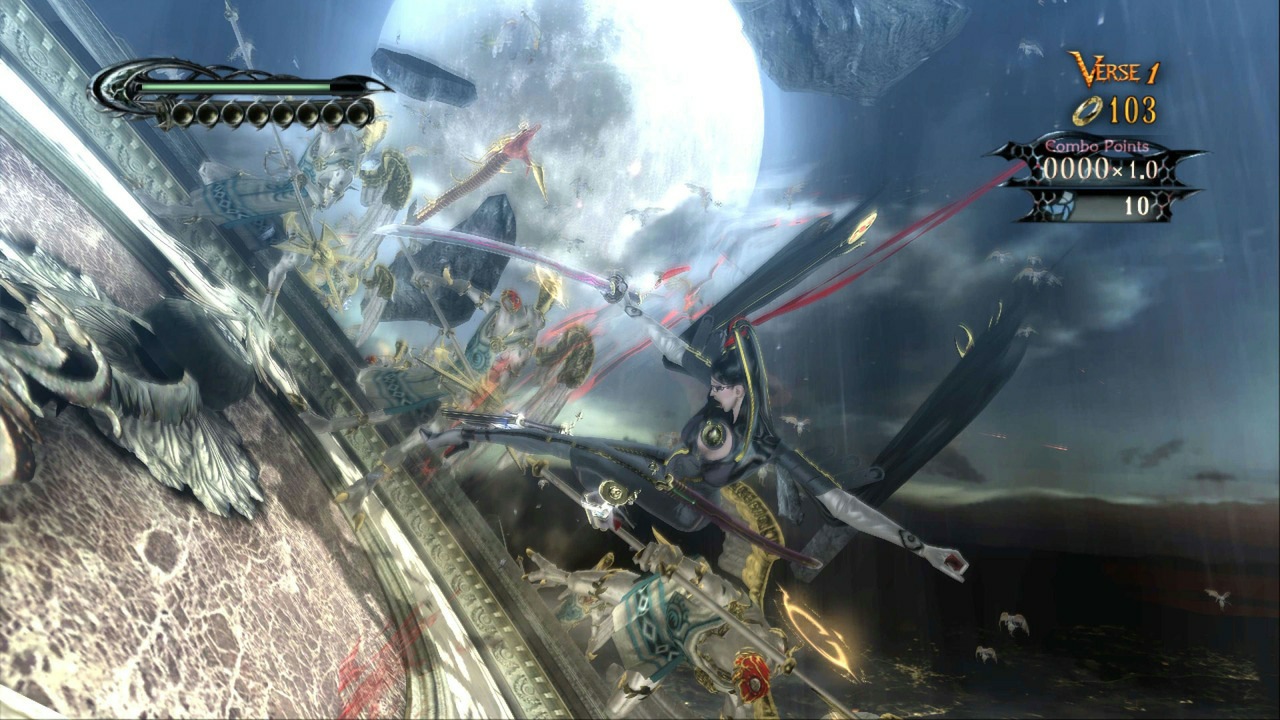Open the Combo Points panel header

1099,146
